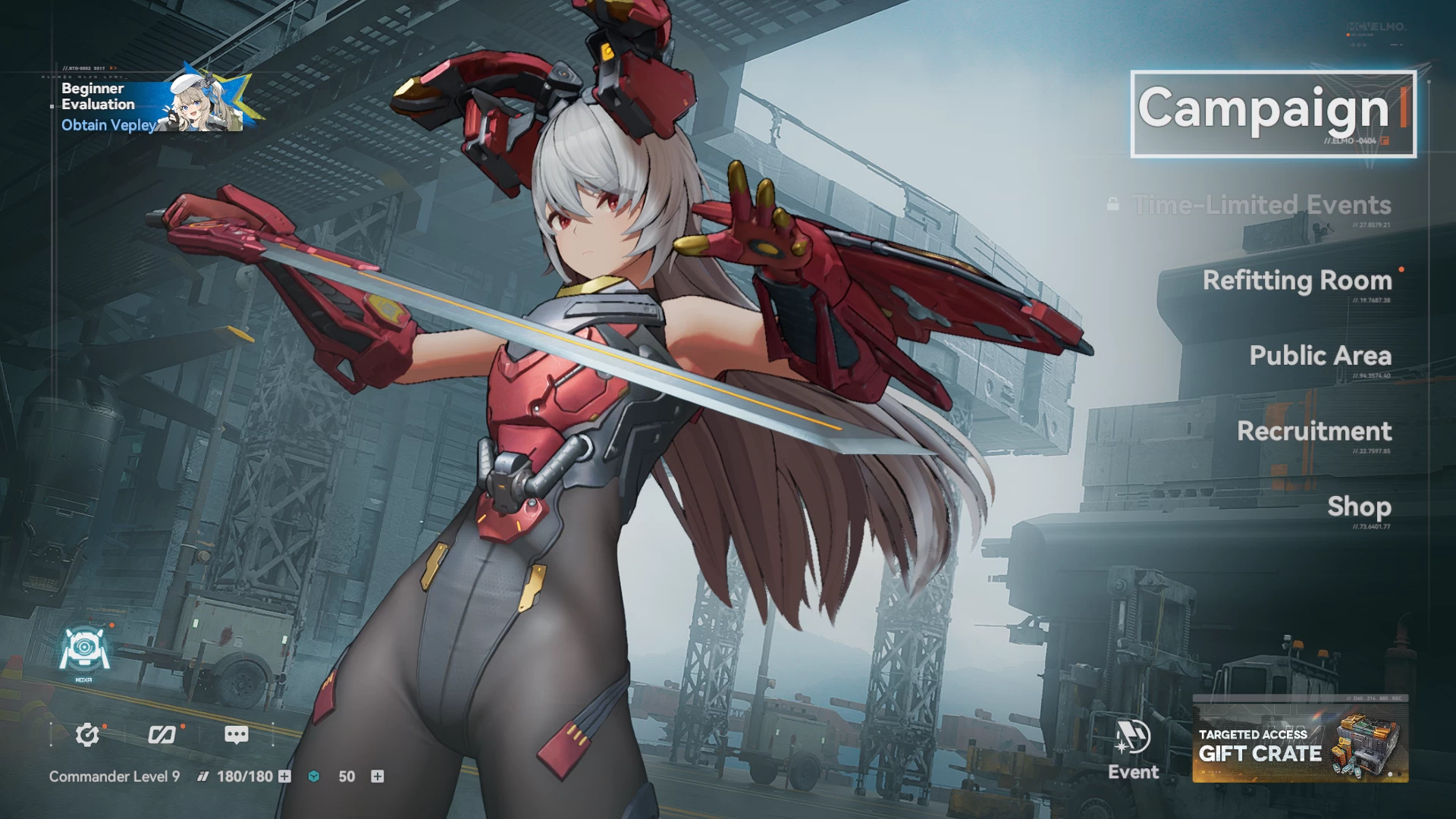Open the Recruitment screen

(1313, 431)
